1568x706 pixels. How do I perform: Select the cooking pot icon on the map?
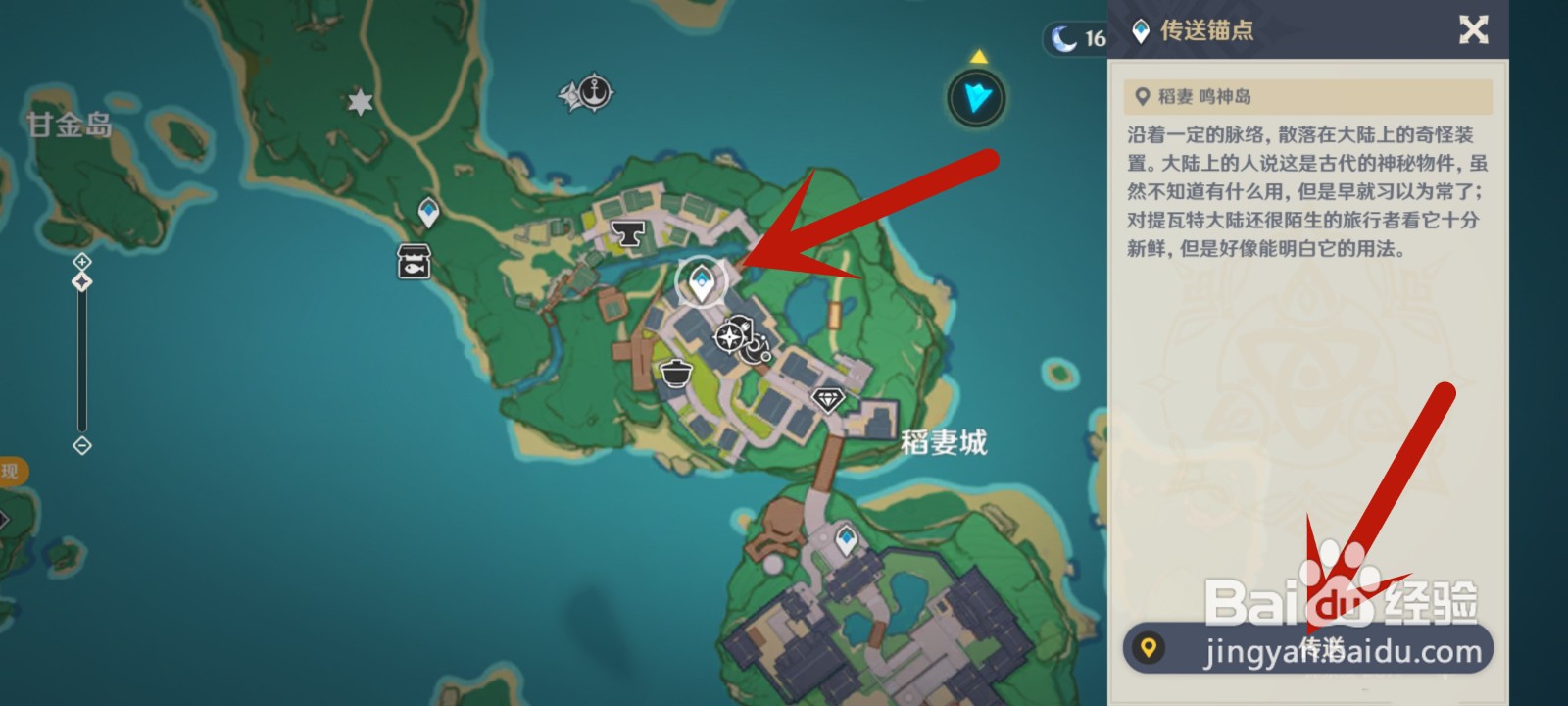click(678, 374)
